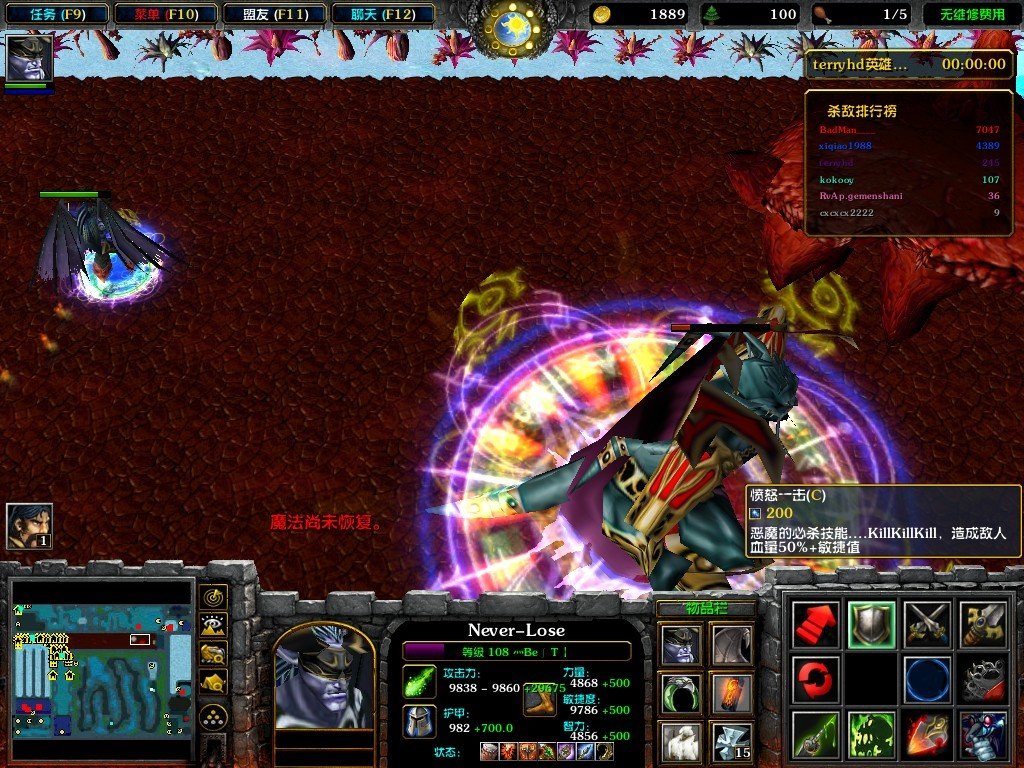Click the red circular arrows ability icon
This screenshot has height=768, width=1024.
[815, 679]
